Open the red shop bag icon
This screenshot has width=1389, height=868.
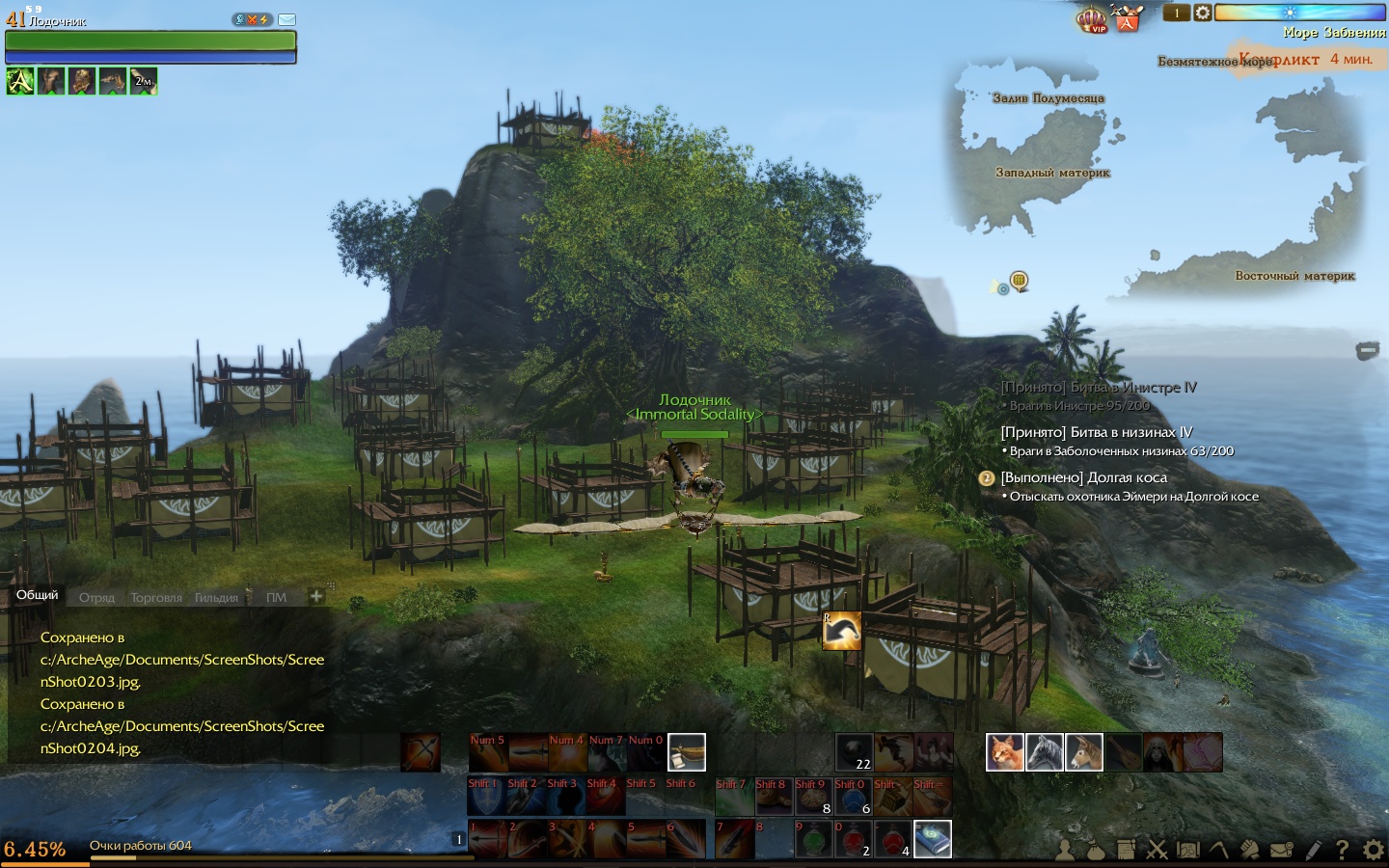pyautogui.click(x=1127, y=18)
